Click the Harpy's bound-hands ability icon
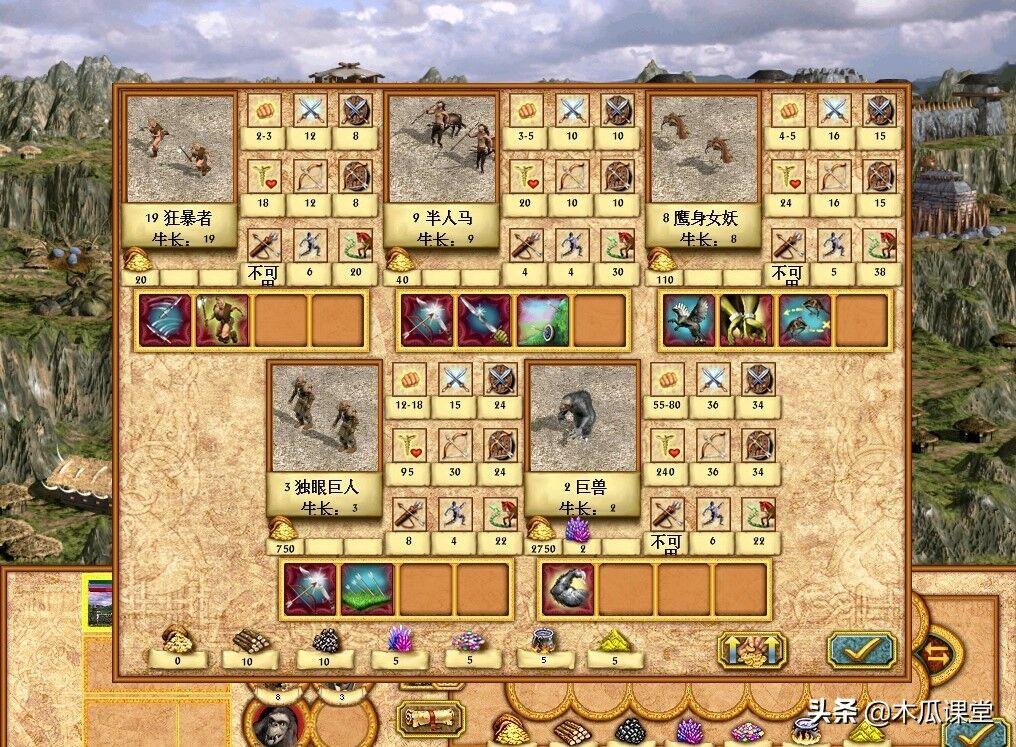1016x747 pixels. point(747,320)
